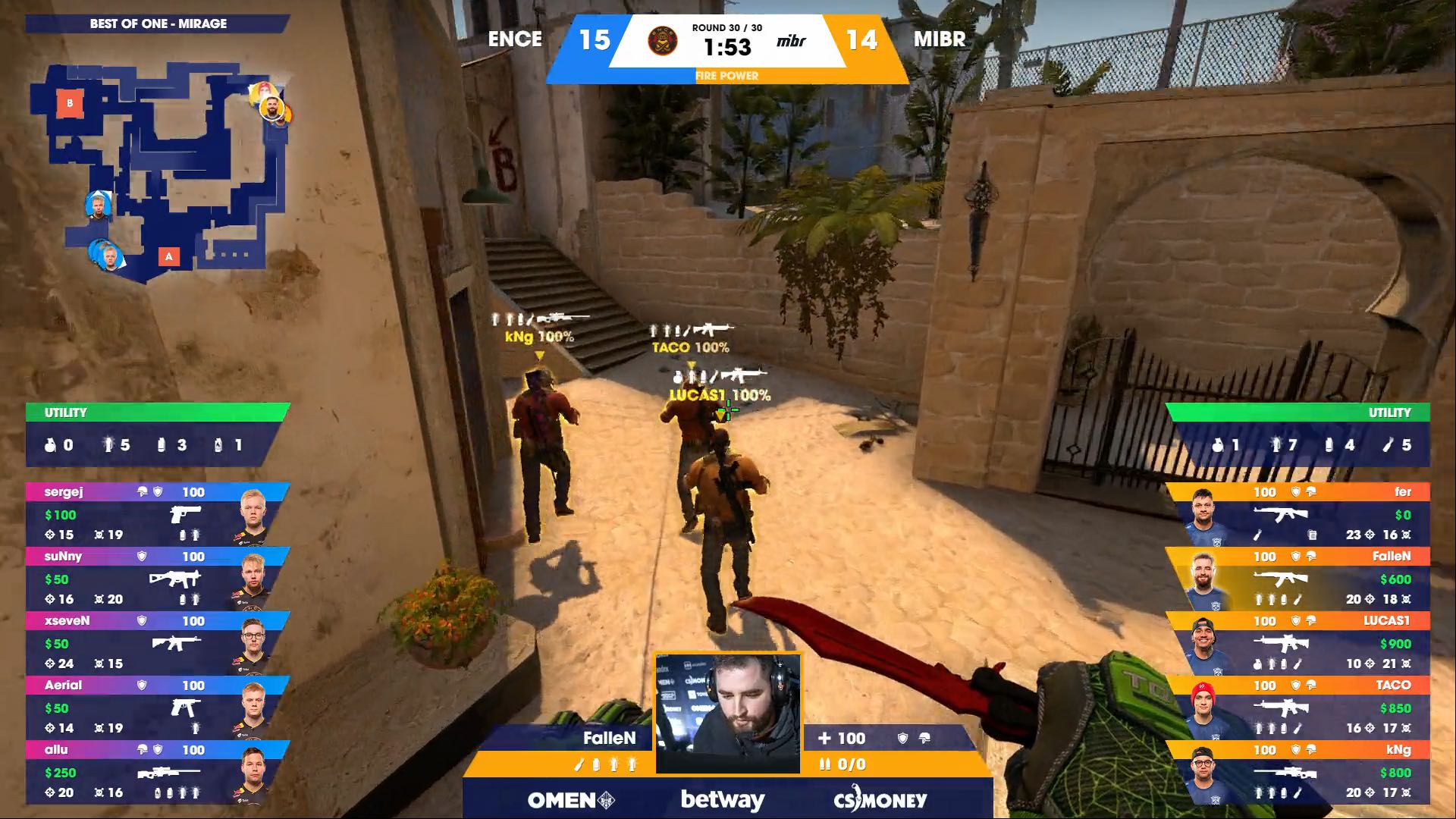Toggle the armor shield icon next to sergej's health

coord(158,492)
